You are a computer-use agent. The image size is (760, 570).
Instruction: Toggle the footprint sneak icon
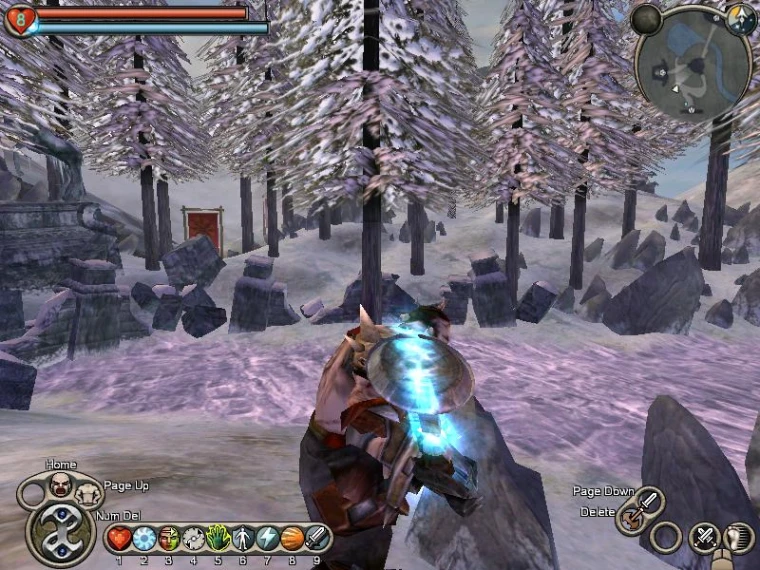[x=738, y=538]
